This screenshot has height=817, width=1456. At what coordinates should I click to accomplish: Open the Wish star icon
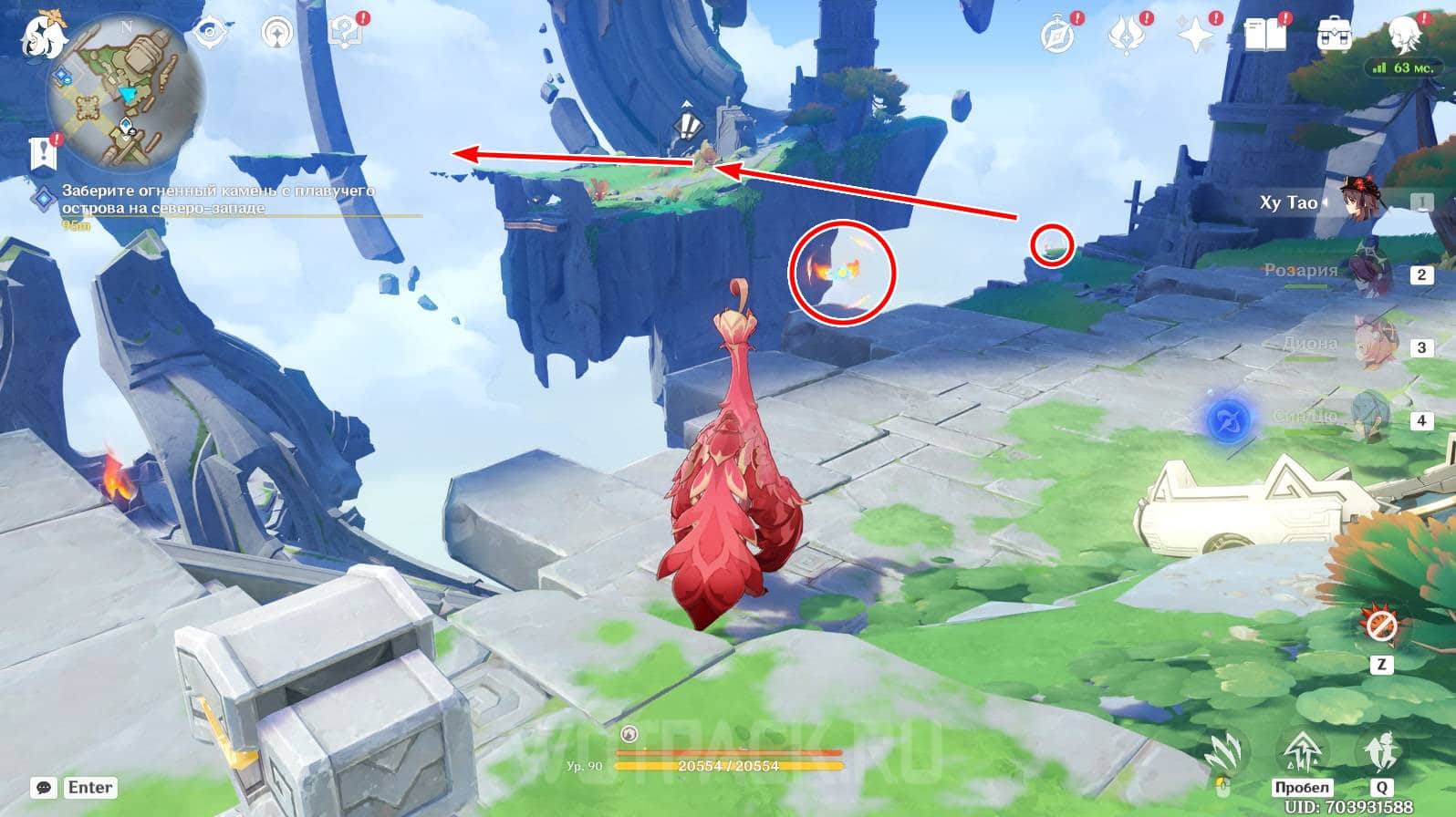pyautogui.click(x=1195, y=35)
